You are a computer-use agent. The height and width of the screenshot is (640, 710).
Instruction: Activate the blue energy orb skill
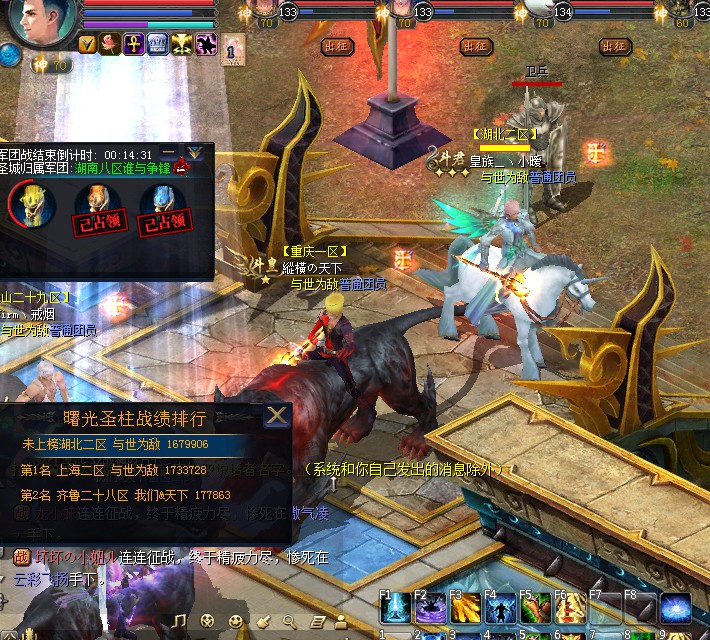point(676,609)
